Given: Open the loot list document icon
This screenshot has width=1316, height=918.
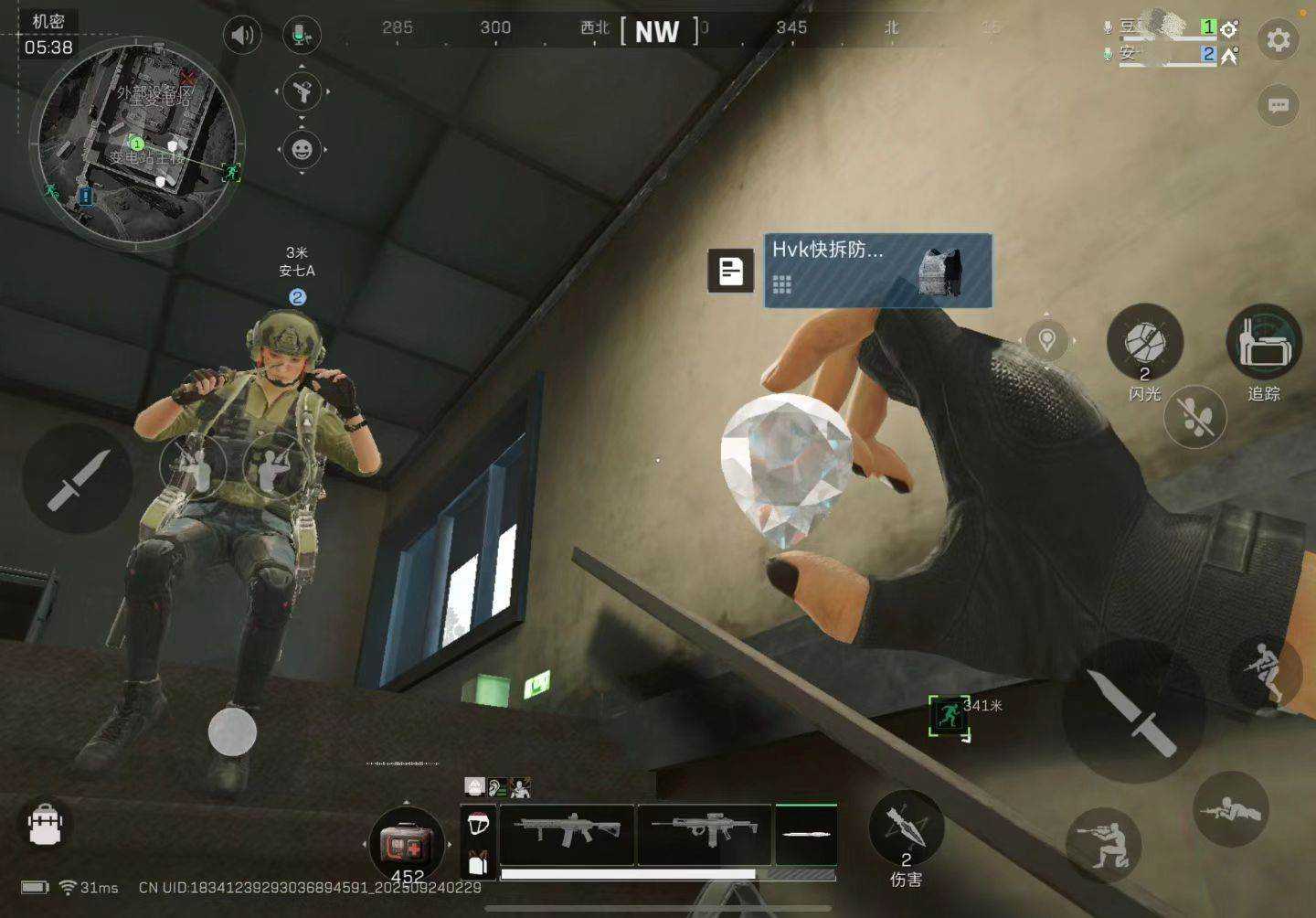Looking at the screenshot, I should pos(730,271).
